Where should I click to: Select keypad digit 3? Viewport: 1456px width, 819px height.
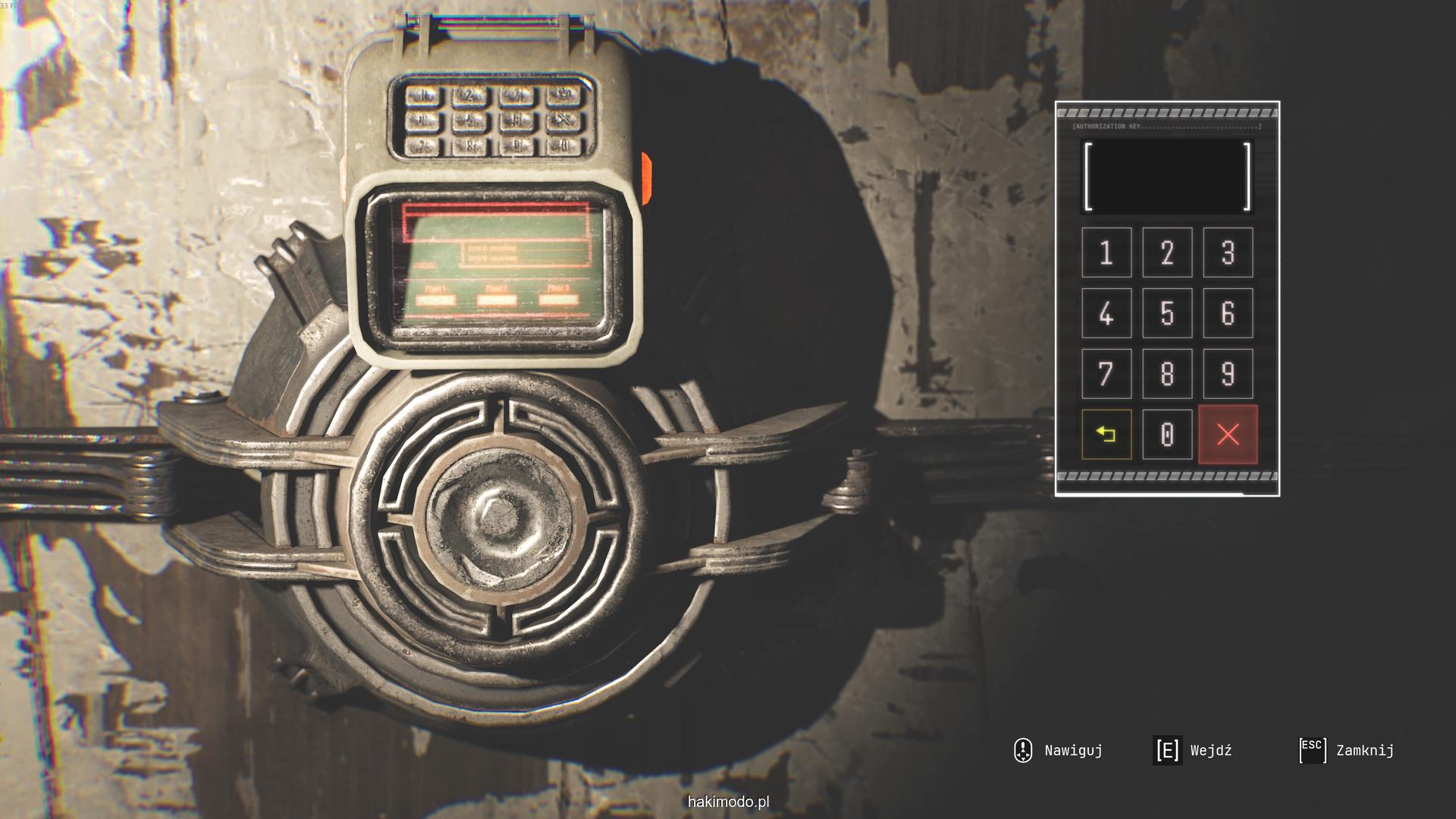tap(1228, 253)
